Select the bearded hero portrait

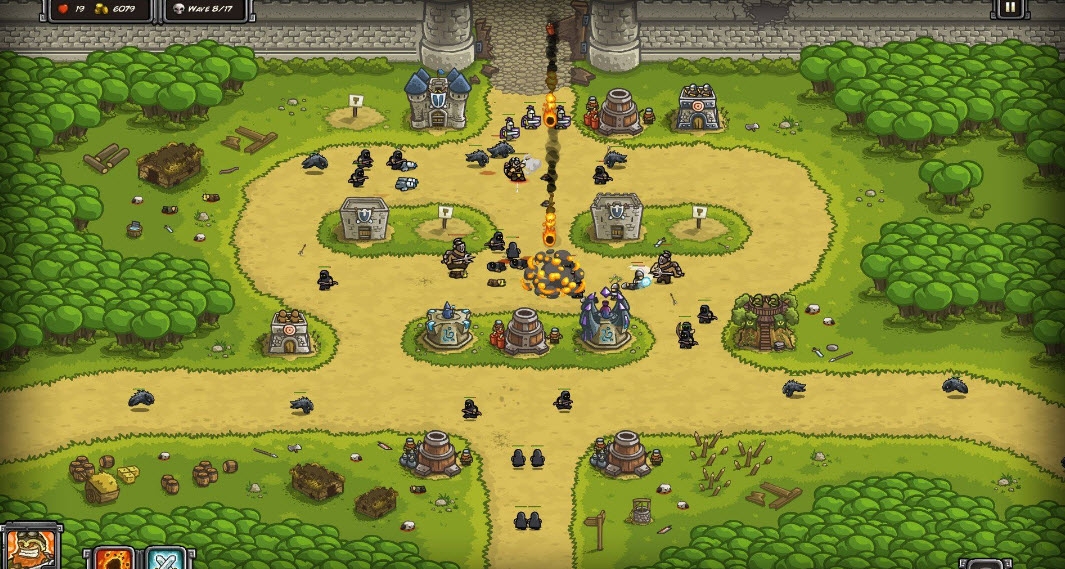tap(30, 548)
